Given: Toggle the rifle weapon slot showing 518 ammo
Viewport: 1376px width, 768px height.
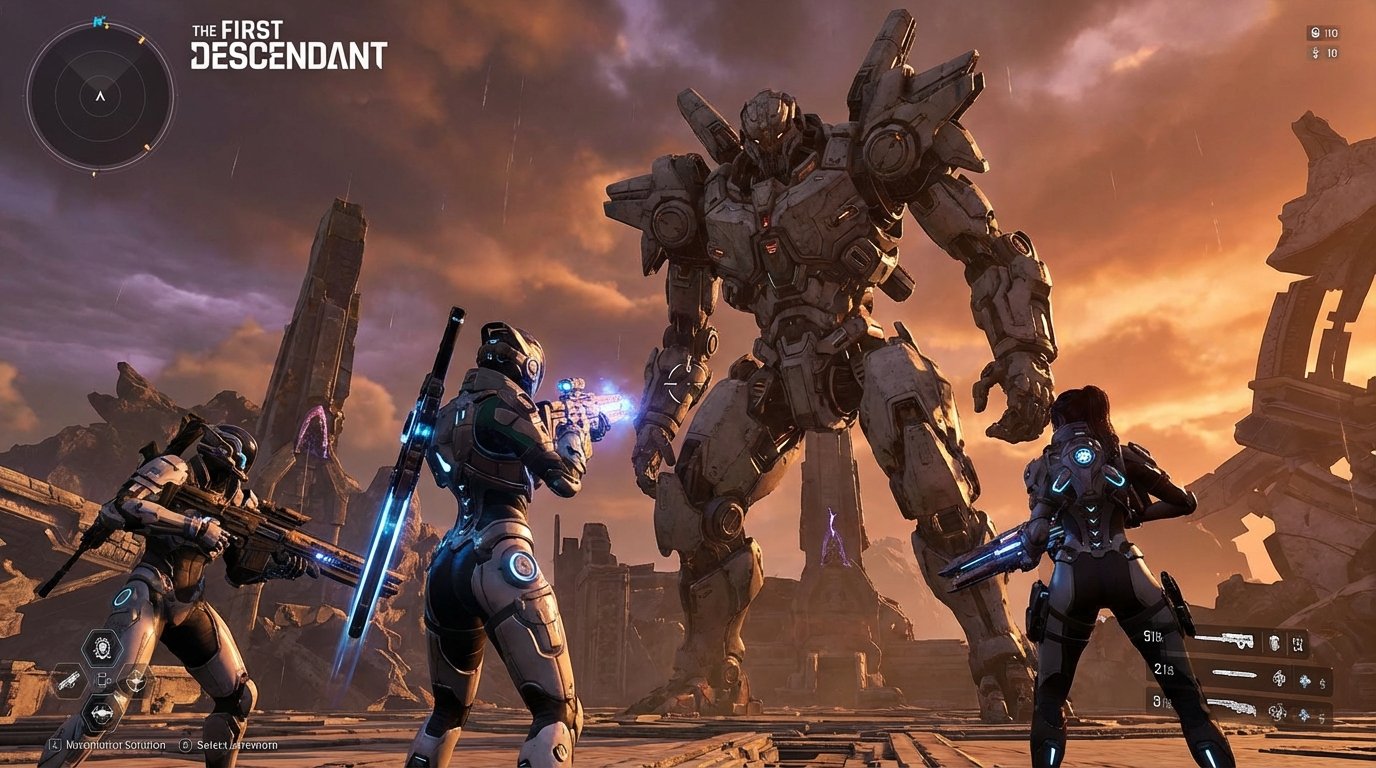Looking at the screenshot, I should click(1224, 639).
